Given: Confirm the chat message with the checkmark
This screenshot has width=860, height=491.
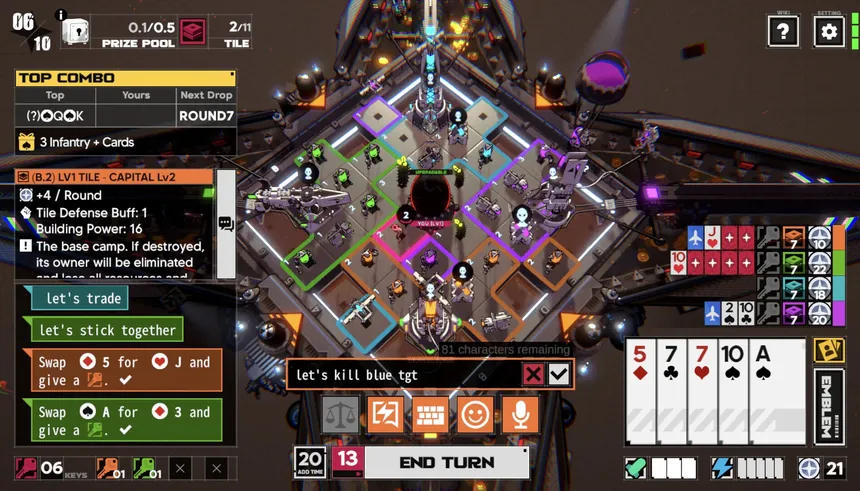Looking at the screenshot, I should coord(559,375).
